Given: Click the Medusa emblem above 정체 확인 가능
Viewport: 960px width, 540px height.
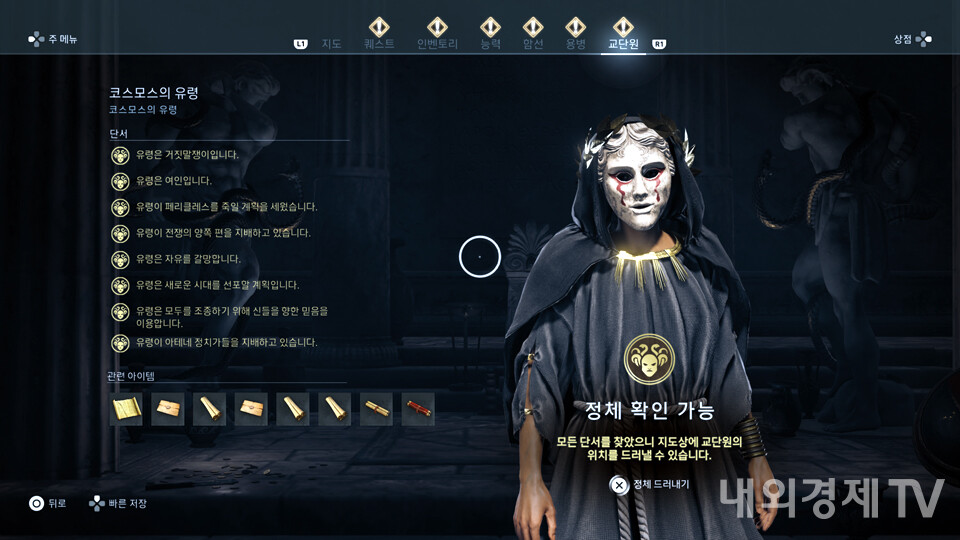Looking at the screenshot, I should tap(648, 360).
